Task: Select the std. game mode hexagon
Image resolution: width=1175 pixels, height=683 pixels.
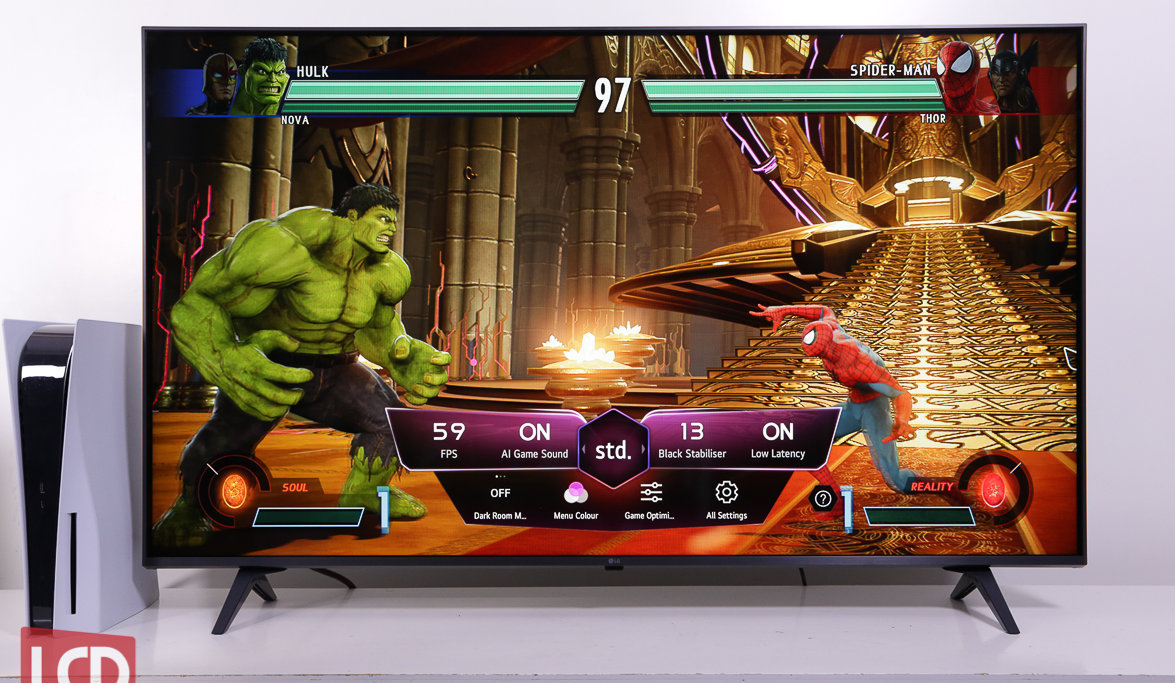Action: [613, 449]
